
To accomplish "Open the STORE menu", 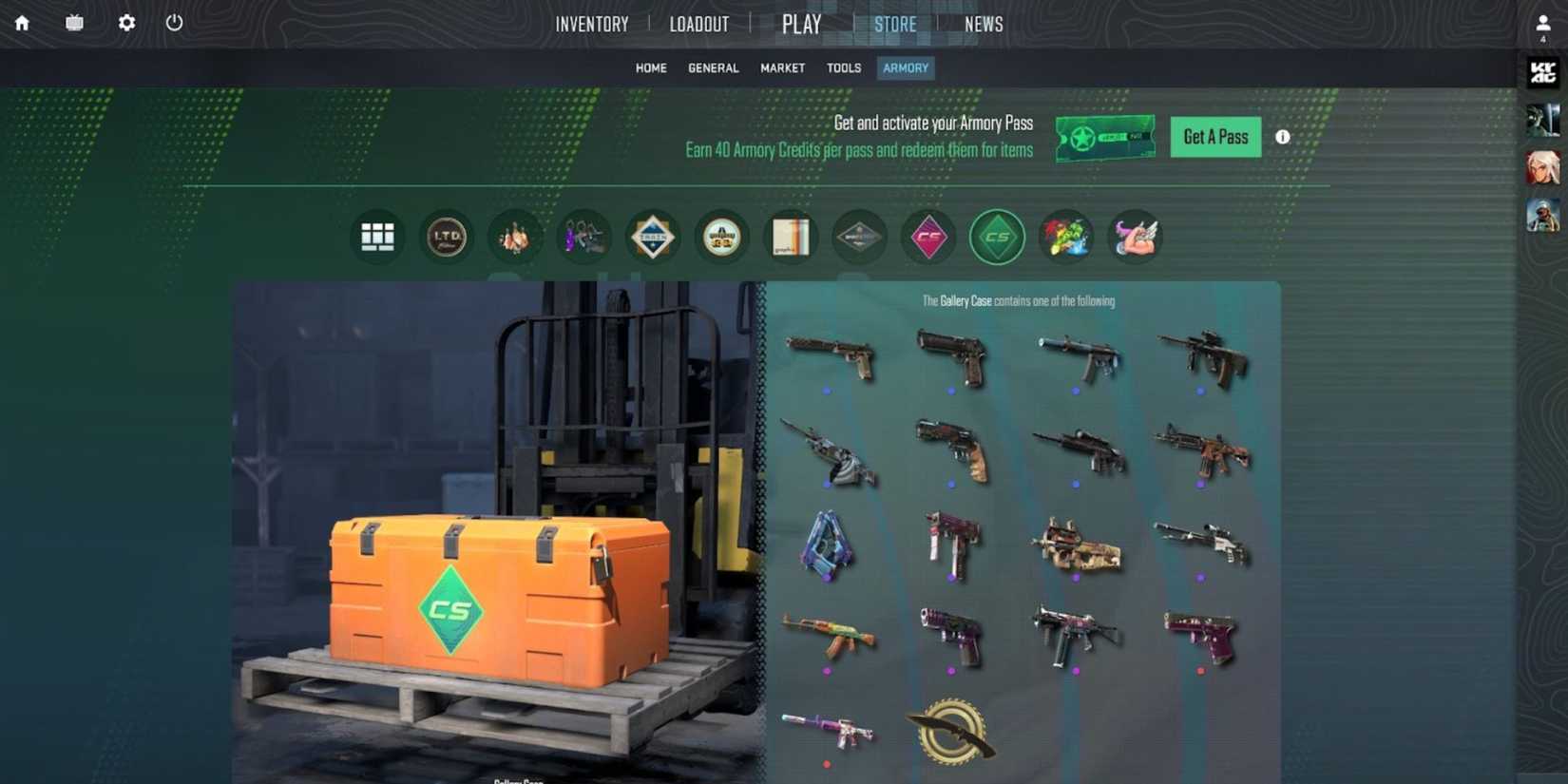I will [x=894, y=24].
